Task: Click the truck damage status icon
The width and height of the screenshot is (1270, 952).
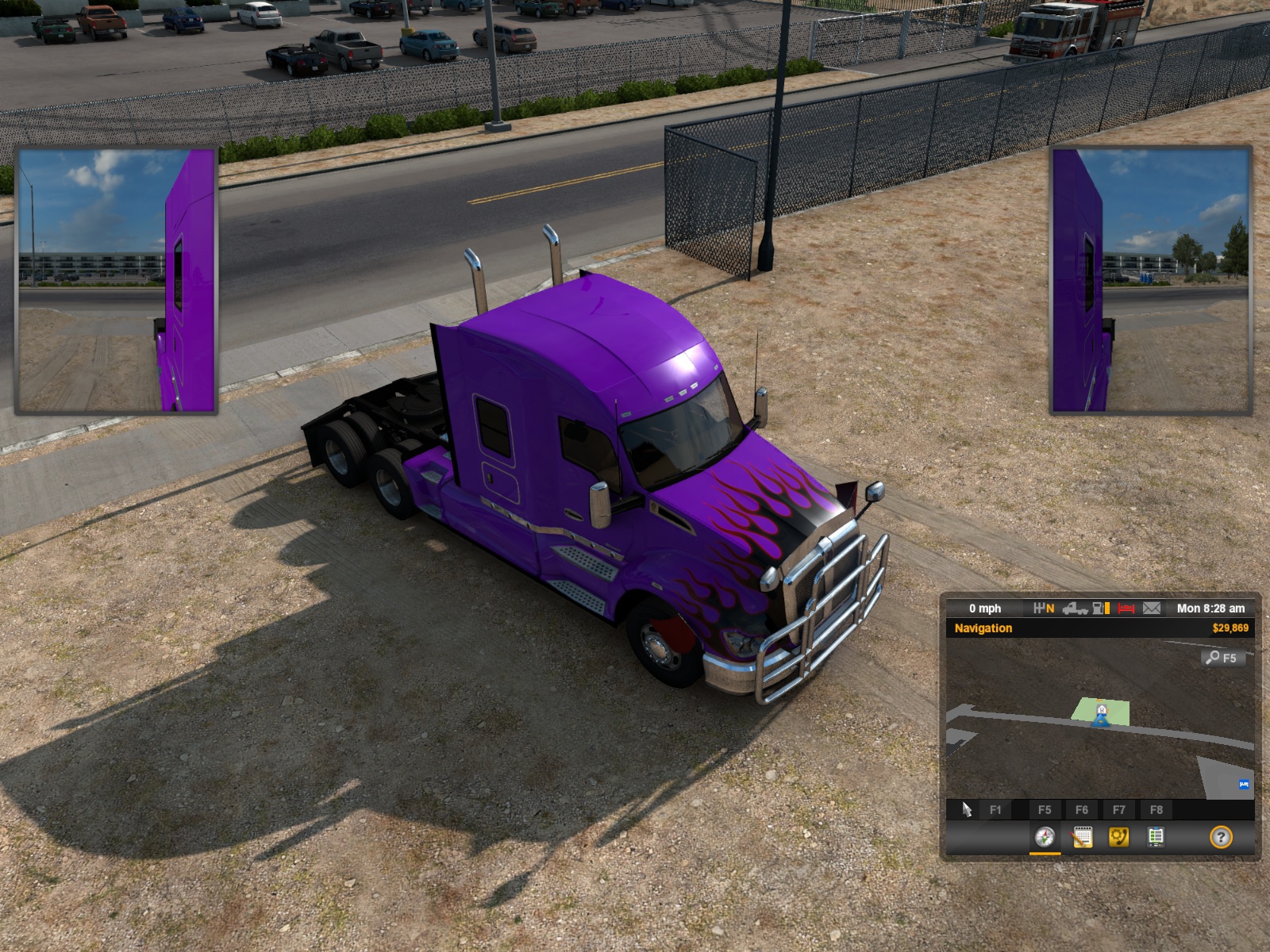Action: 1075,608
